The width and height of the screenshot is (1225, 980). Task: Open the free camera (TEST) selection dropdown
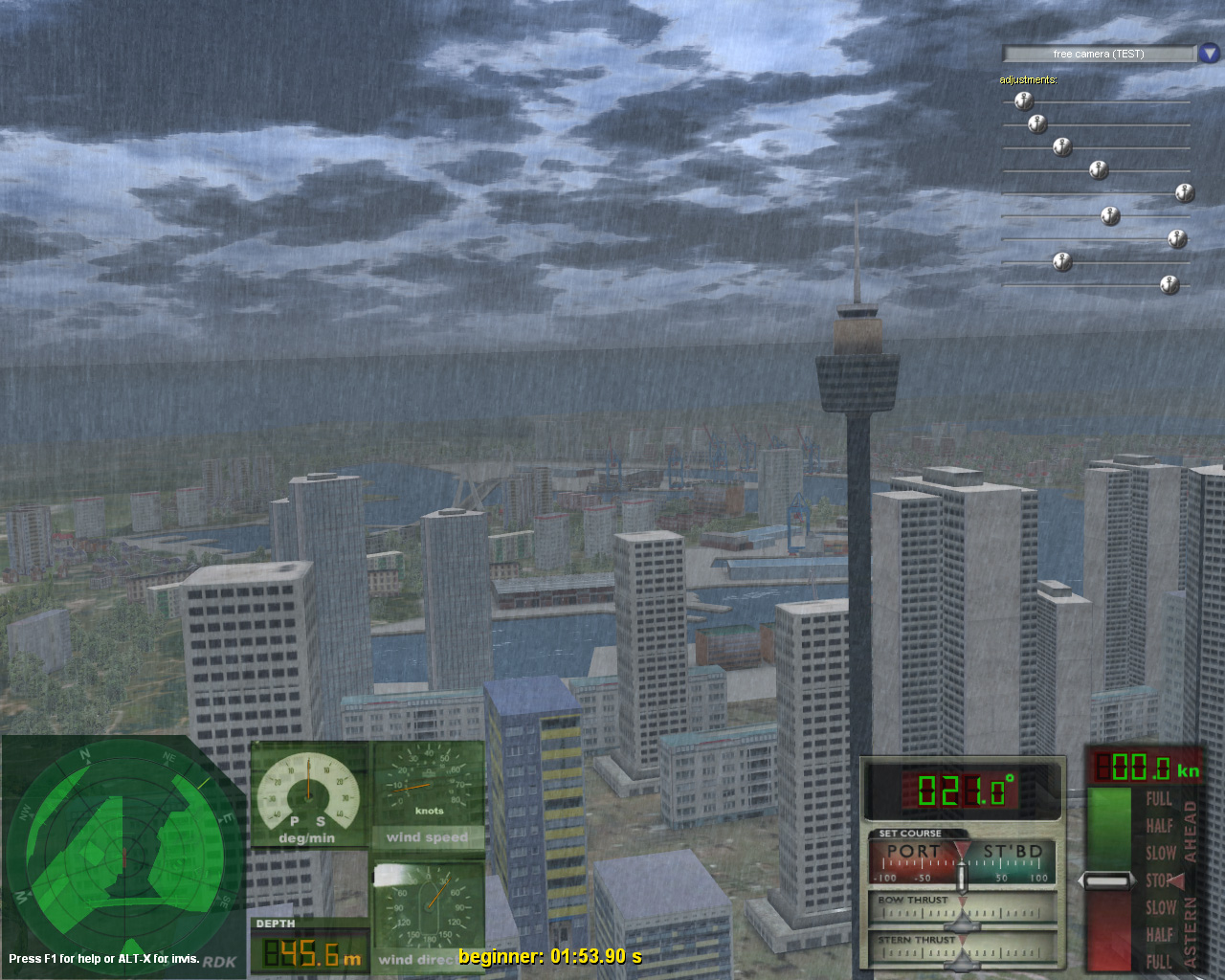(x=1097, y=54)
